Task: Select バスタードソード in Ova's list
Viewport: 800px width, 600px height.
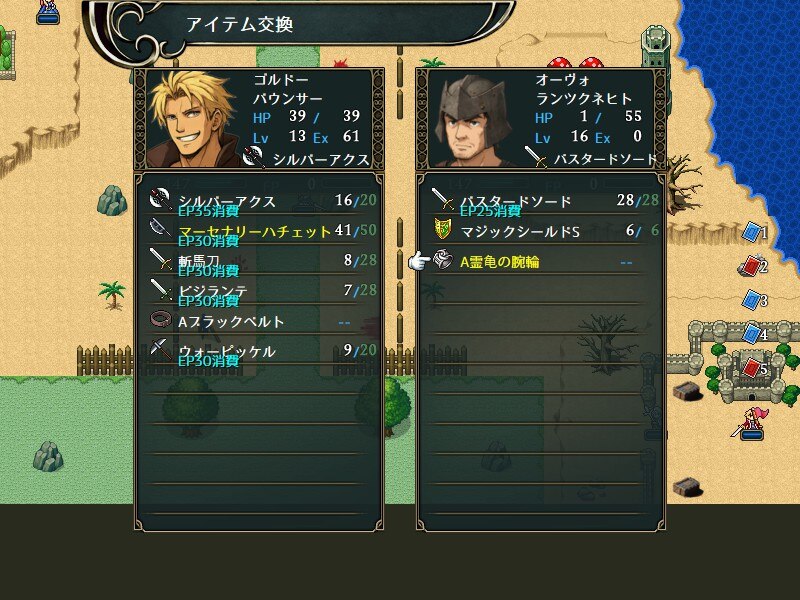Action: click(x=542, y=201)
